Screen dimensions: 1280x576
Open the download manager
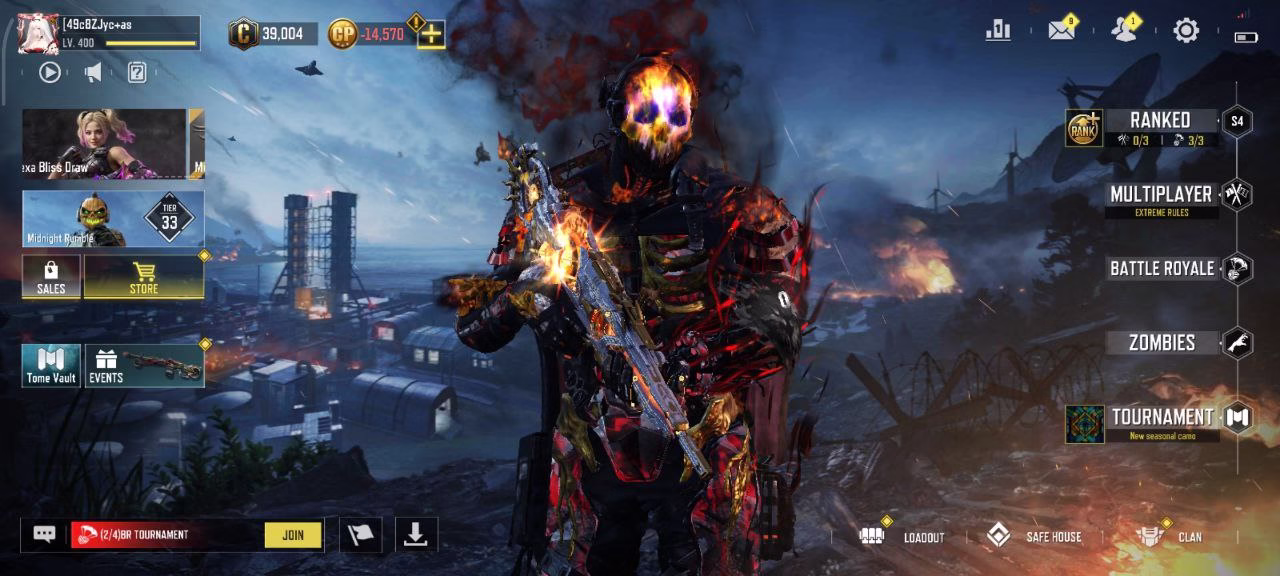point(415,535)
